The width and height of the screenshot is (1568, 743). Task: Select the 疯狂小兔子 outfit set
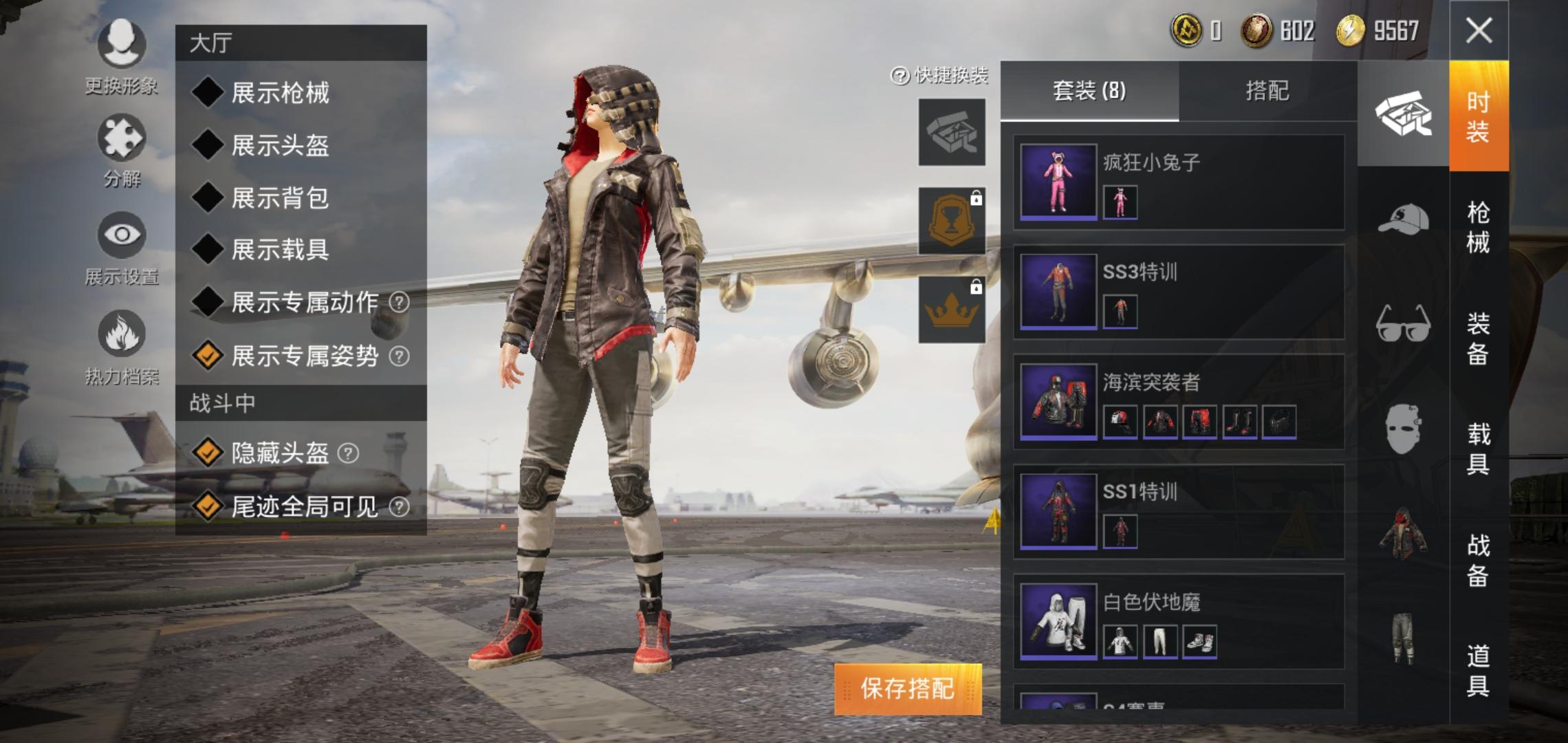[x=1179, y=182]
